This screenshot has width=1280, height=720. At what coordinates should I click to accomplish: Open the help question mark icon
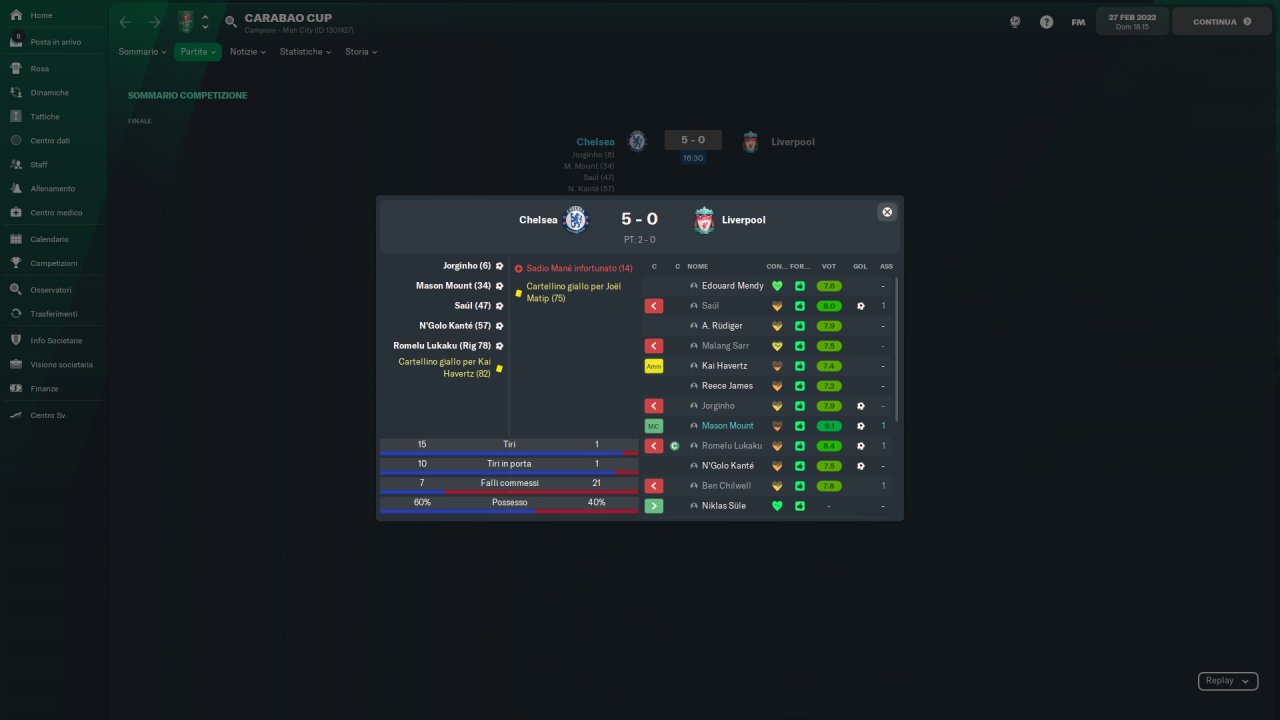1046,22
